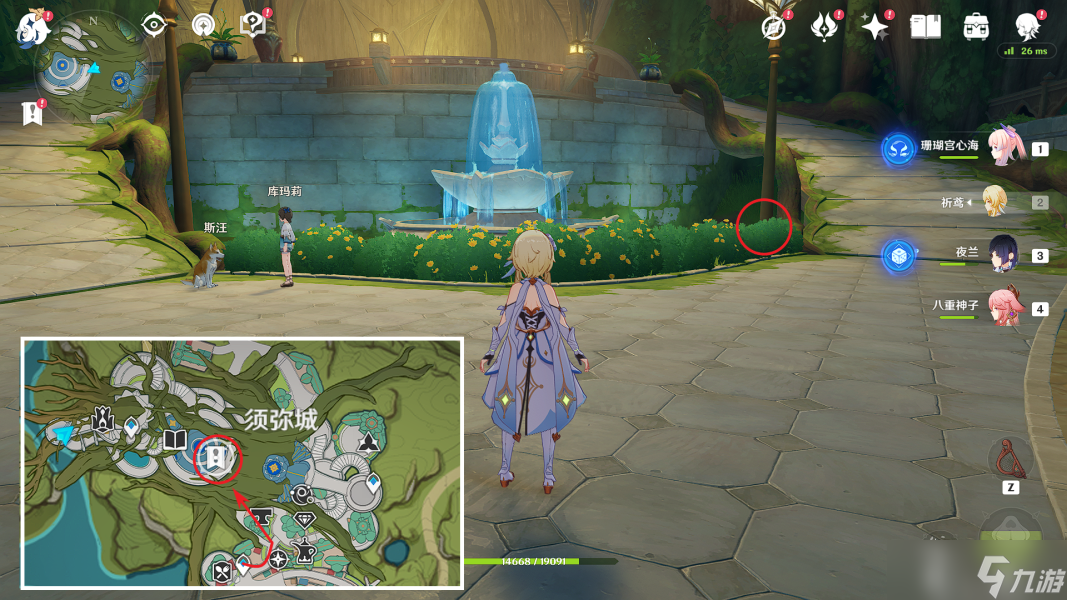Image resolution: width=1067 pixels, height=600 pixels.
Task: Click the quest marker on the inset map
Action: point(216,459)
